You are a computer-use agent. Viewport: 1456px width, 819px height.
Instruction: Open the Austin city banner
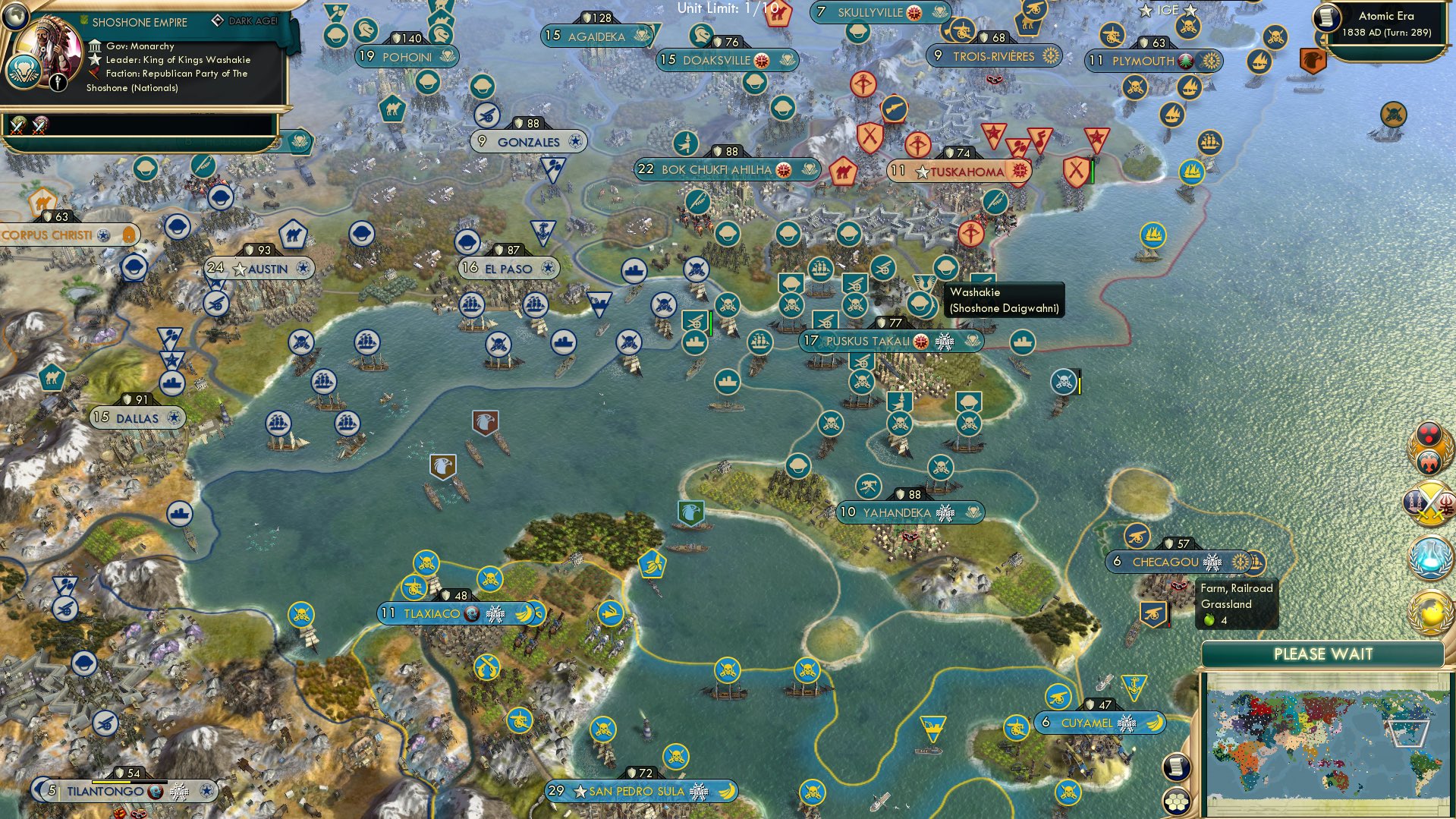point(262,268)
